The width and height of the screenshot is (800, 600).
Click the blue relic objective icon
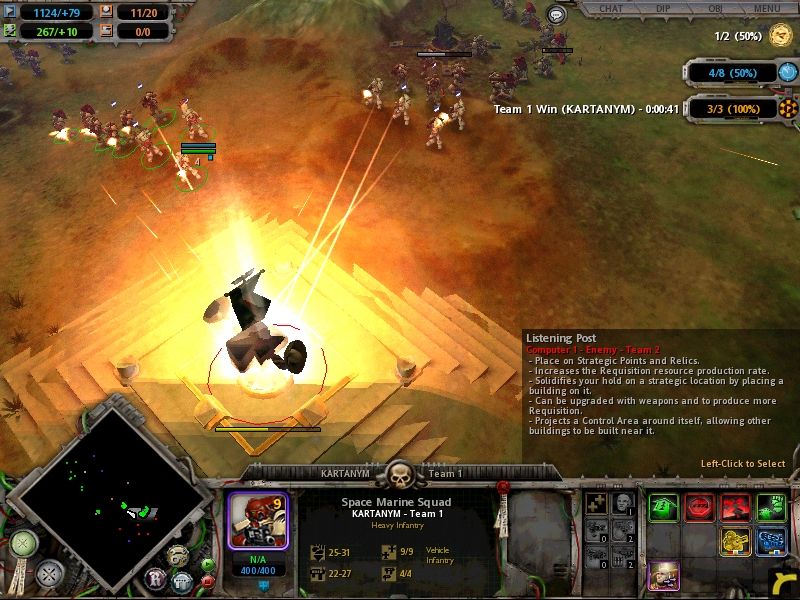pos(788,72)
